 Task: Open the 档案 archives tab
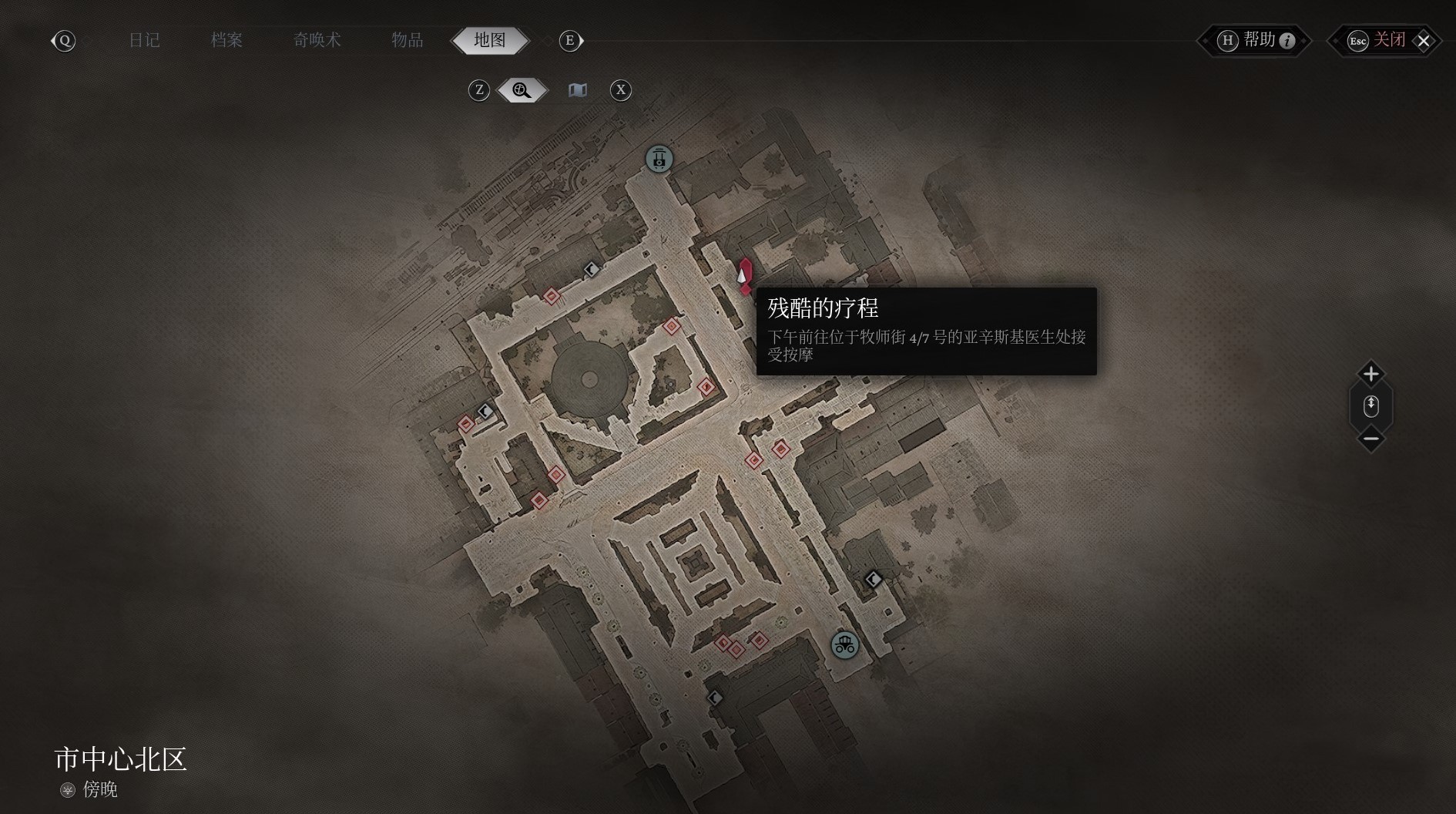point(226,40)
